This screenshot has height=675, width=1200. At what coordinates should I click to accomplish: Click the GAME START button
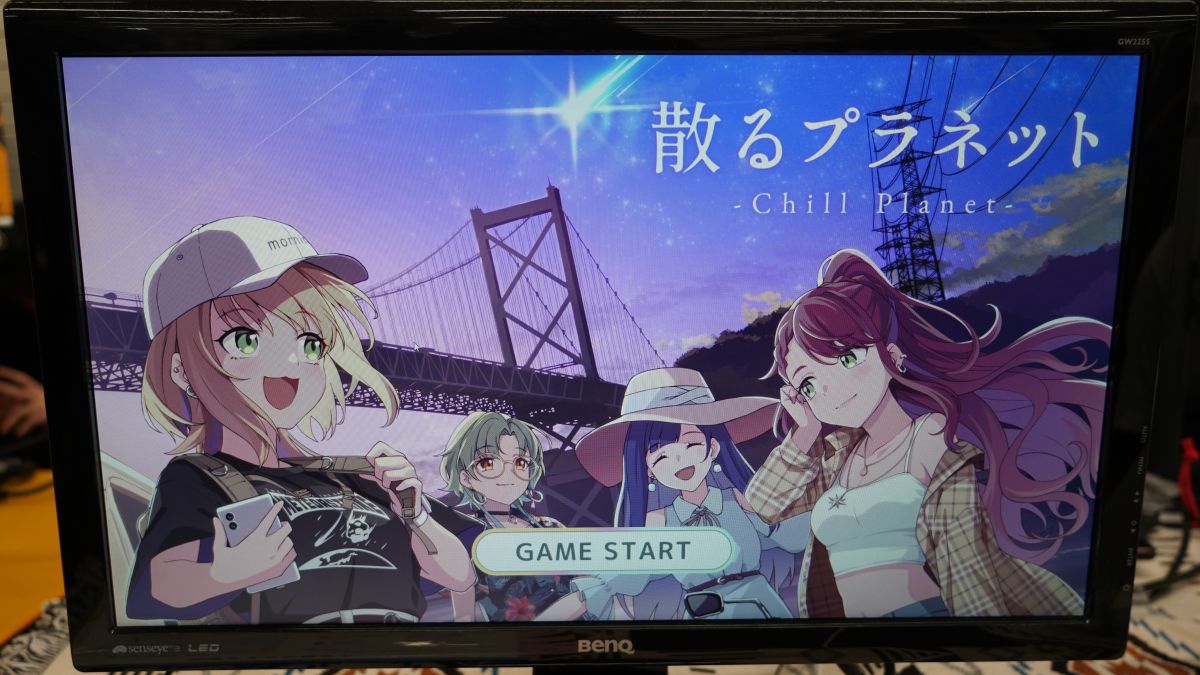603,550
